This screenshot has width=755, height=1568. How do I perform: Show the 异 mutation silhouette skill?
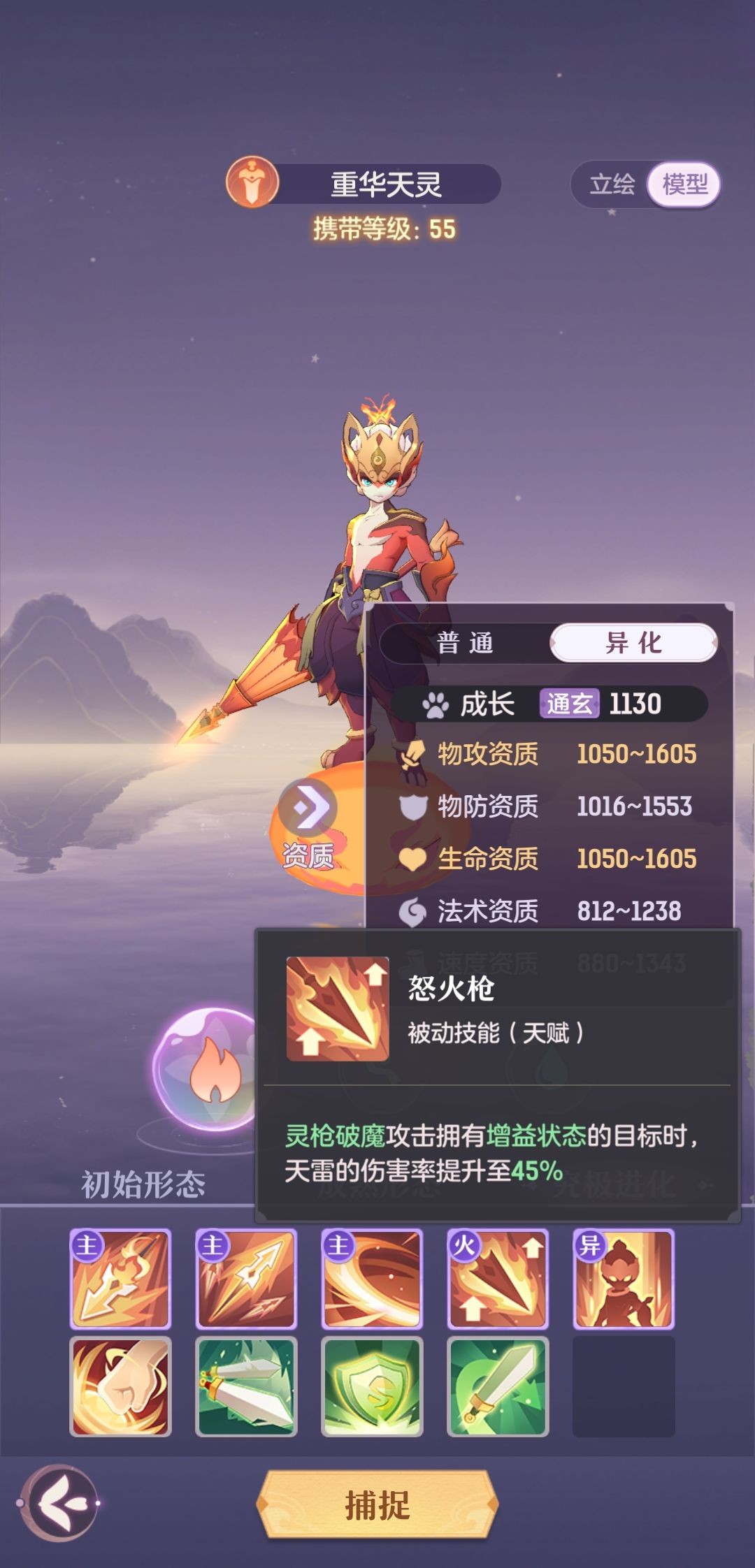624,1279
